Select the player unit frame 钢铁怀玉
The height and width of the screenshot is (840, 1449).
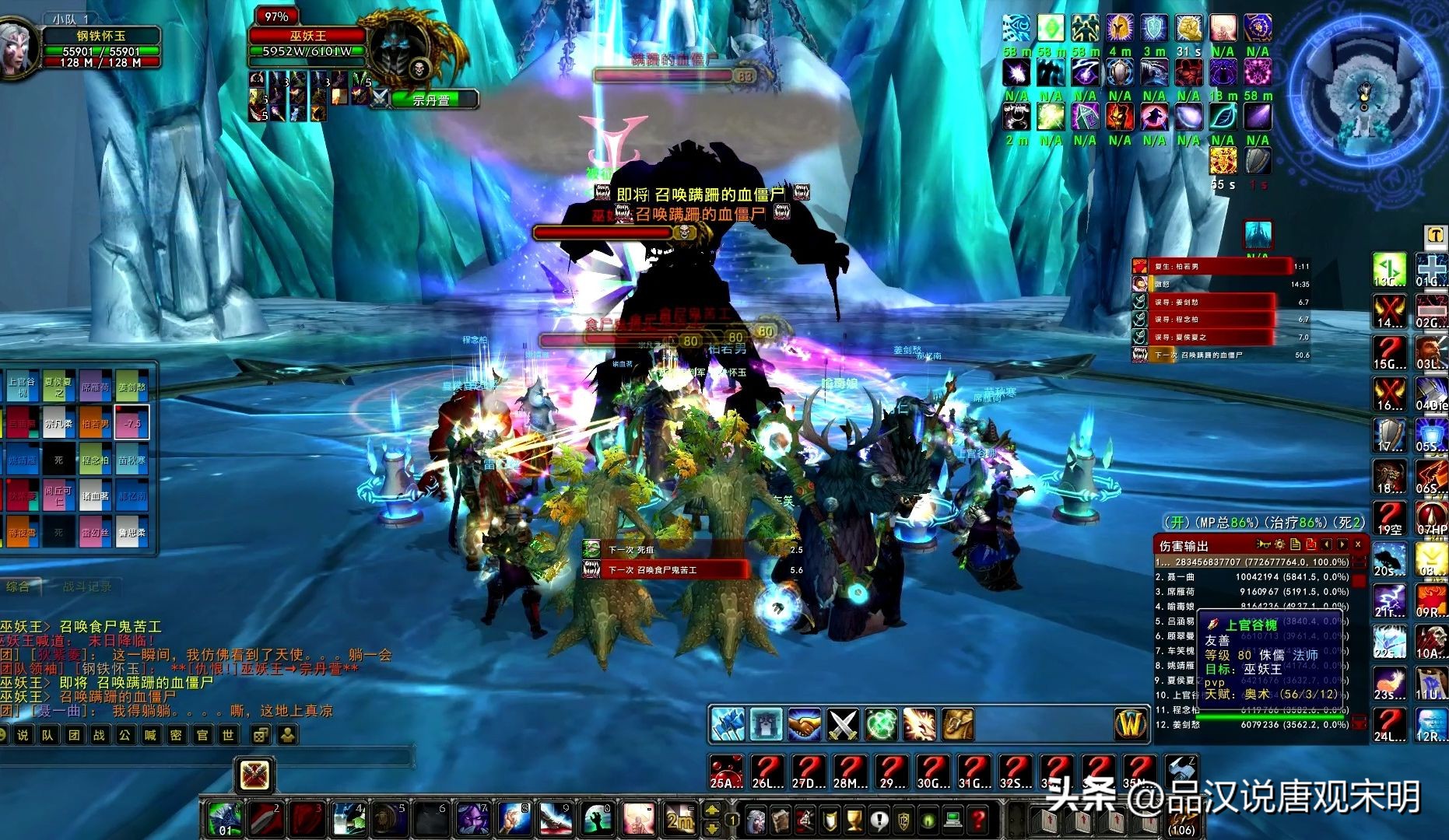(101, 47)
